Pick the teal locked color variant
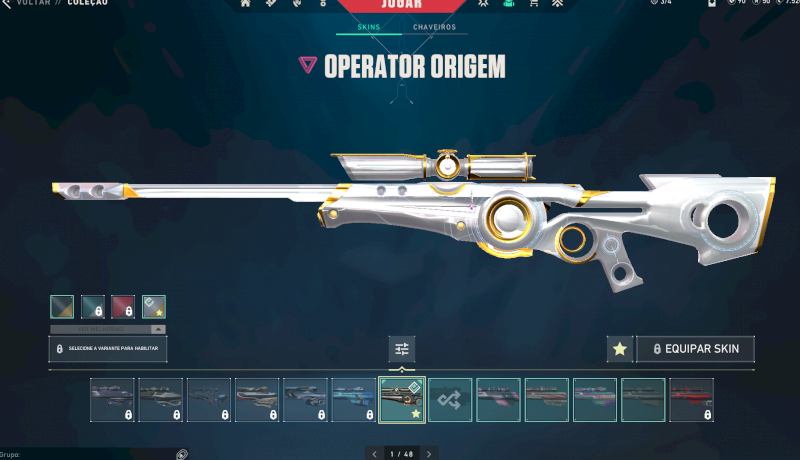Image resolution: width=800 pixels, height=460 pixels. (x=93, y=306)
